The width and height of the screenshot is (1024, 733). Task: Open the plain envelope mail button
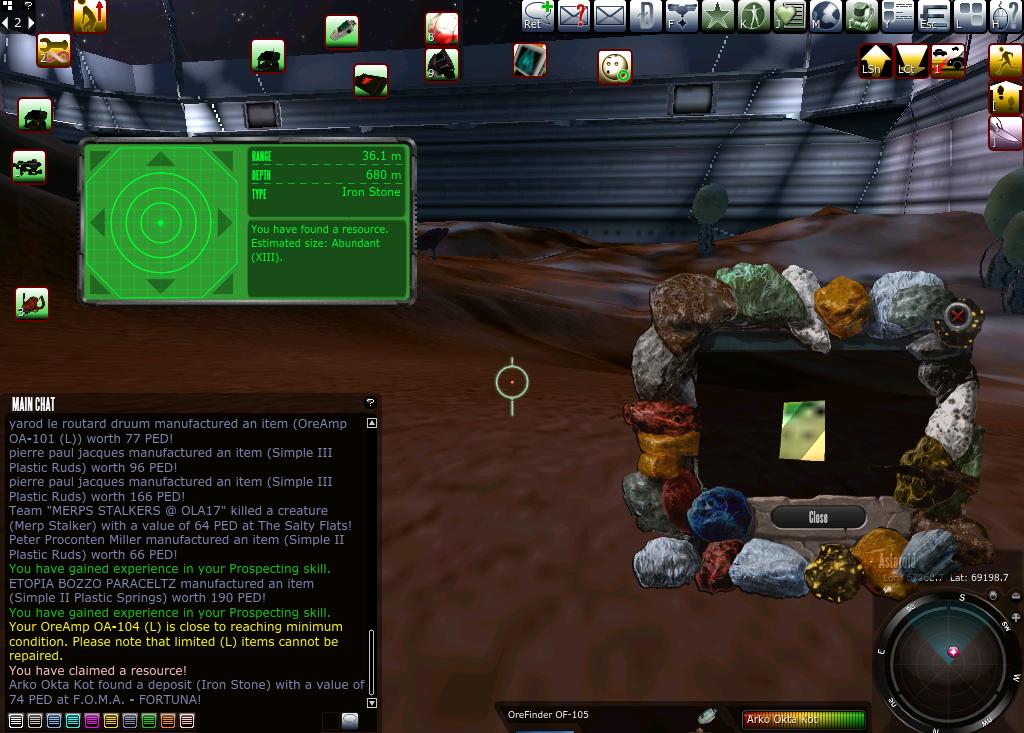coord(610,16)
